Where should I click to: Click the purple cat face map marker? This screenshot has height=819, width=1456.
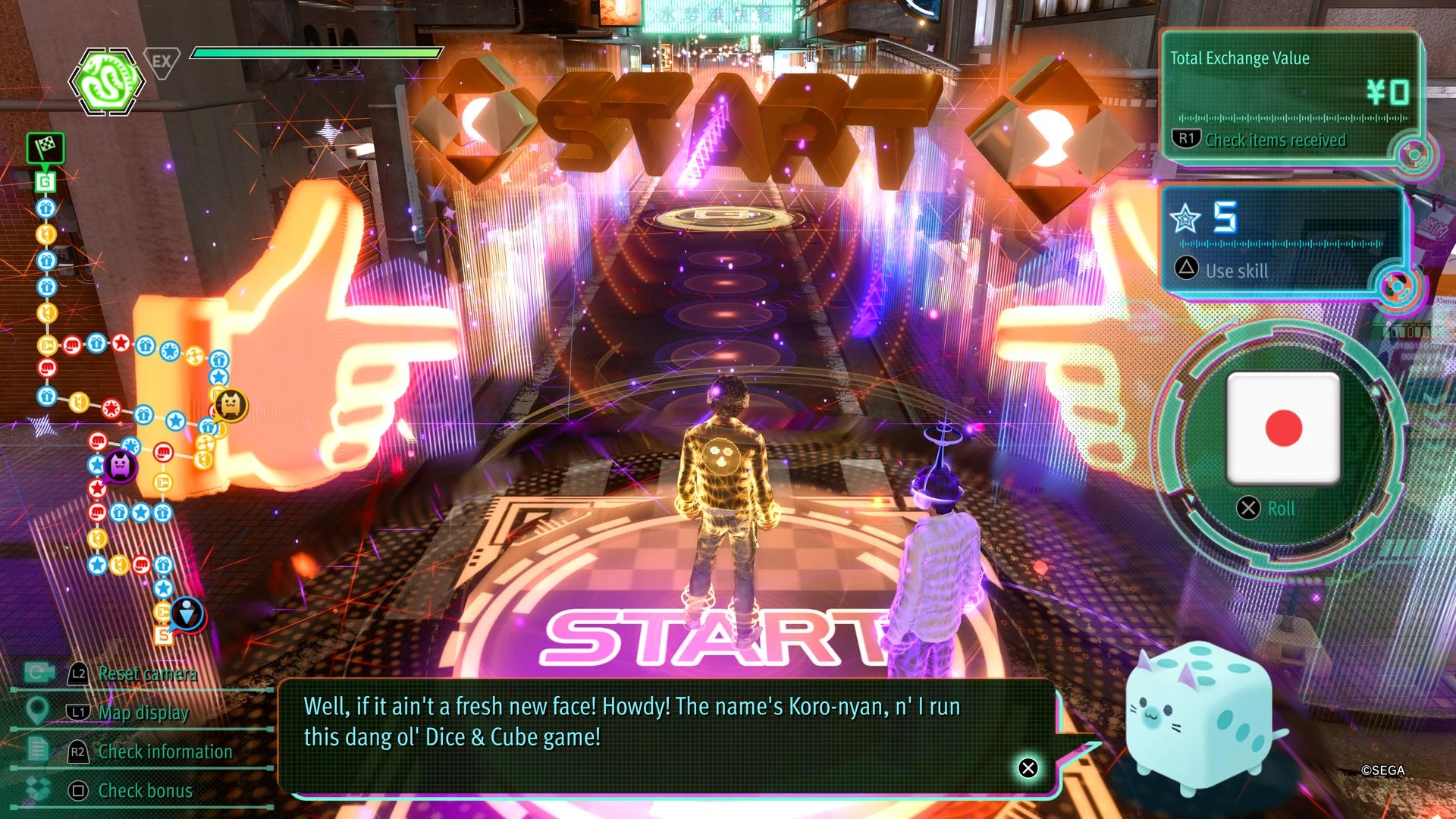[120, 464]
